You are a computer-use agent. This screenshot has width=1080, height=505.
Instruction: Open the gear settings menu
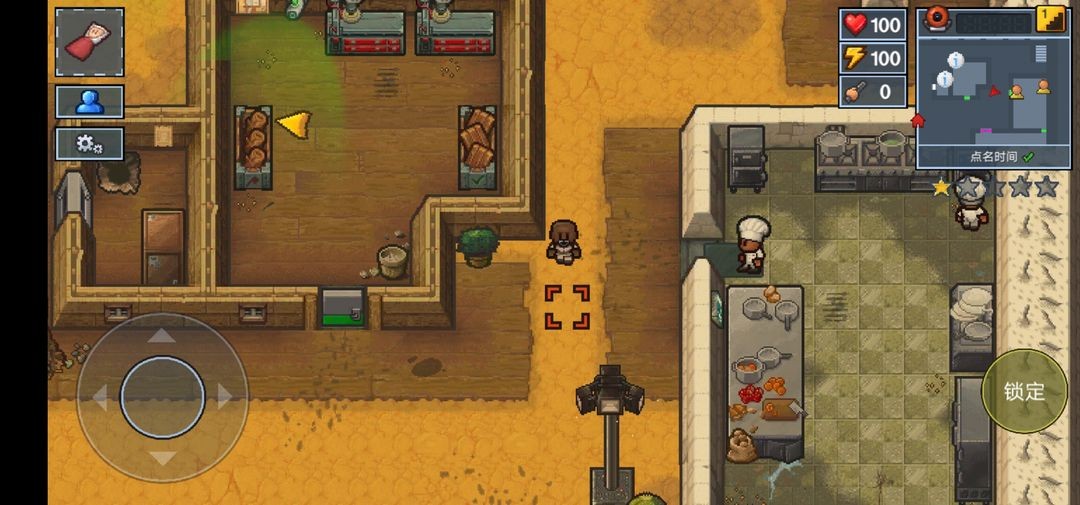(x=90, y=144)
